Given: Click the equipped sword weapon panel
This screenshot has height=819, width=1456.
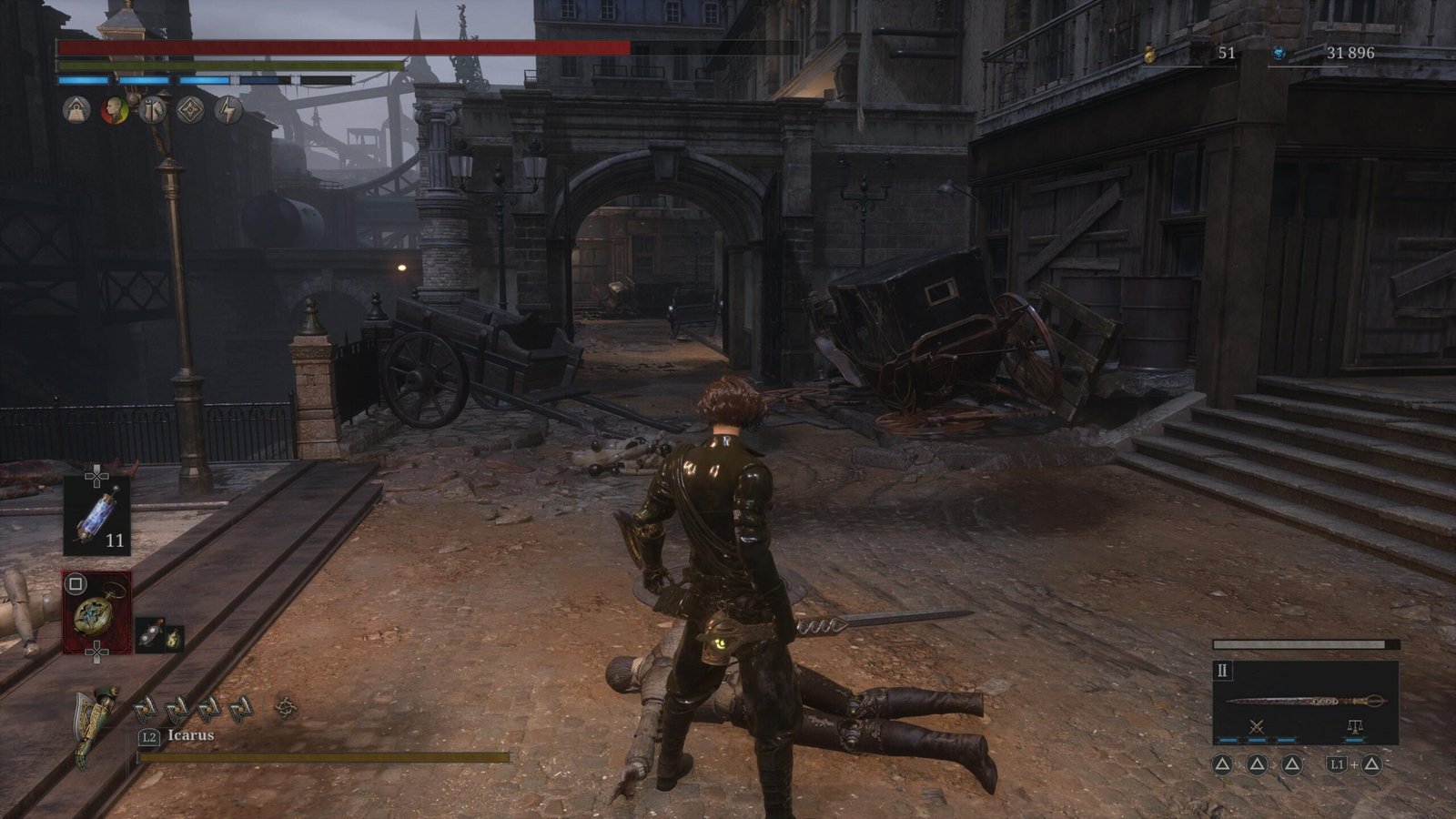Looking at the screenshot, I should (1305, 702).
